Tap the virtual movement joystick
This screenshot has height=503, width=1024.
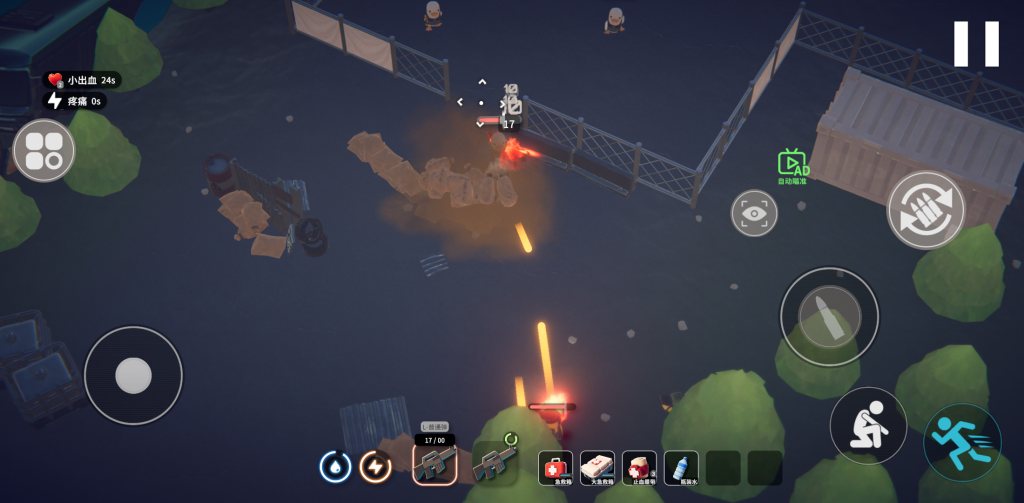(133, 375)
